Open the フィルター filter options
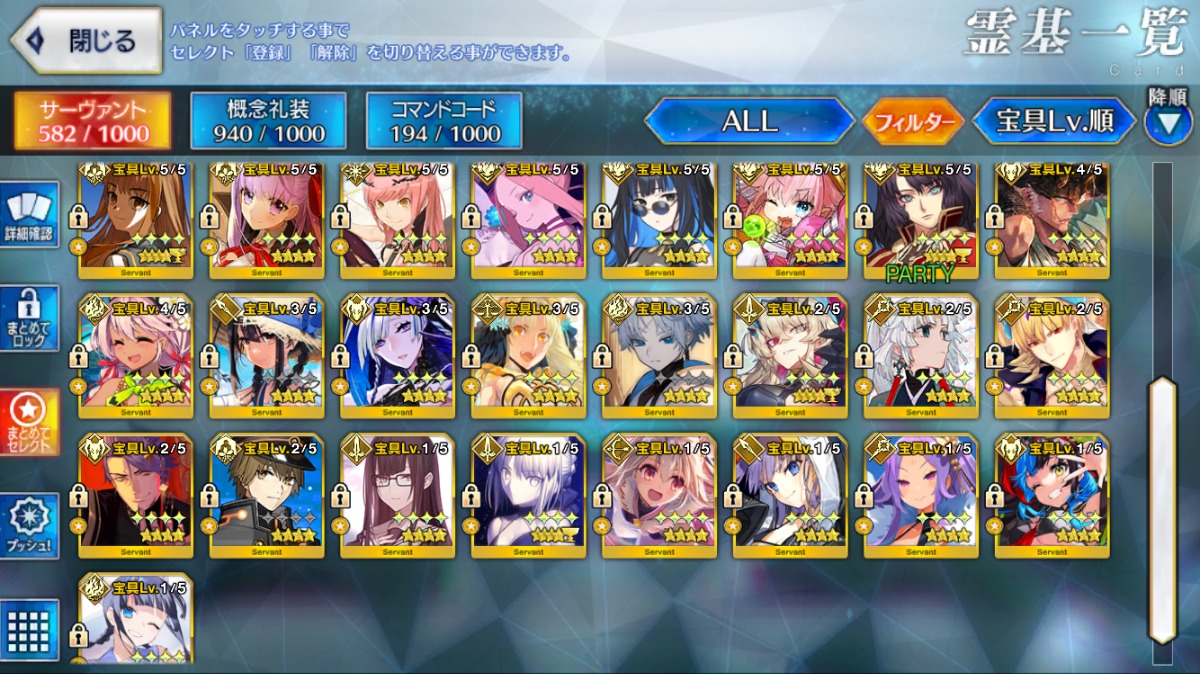Image resolution: width=1200 pixels, height=674 pixels. pos(912,123)
